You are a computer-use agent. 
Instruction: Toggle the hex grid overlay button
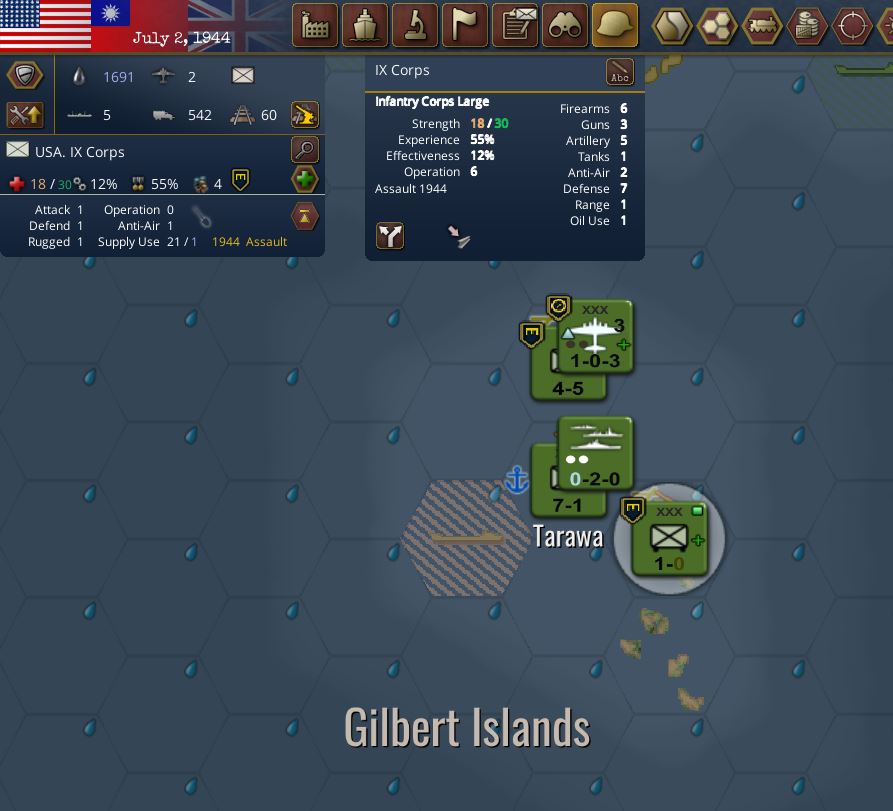[718, 26]
